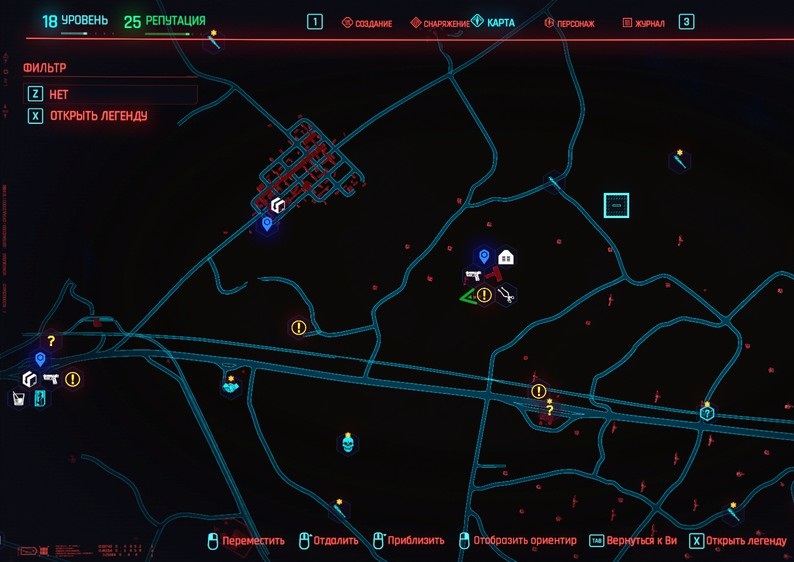Click the ripperdoc scissors map marker
The height and width of the screenshot is (562, 794).
[x=506, y=294]
